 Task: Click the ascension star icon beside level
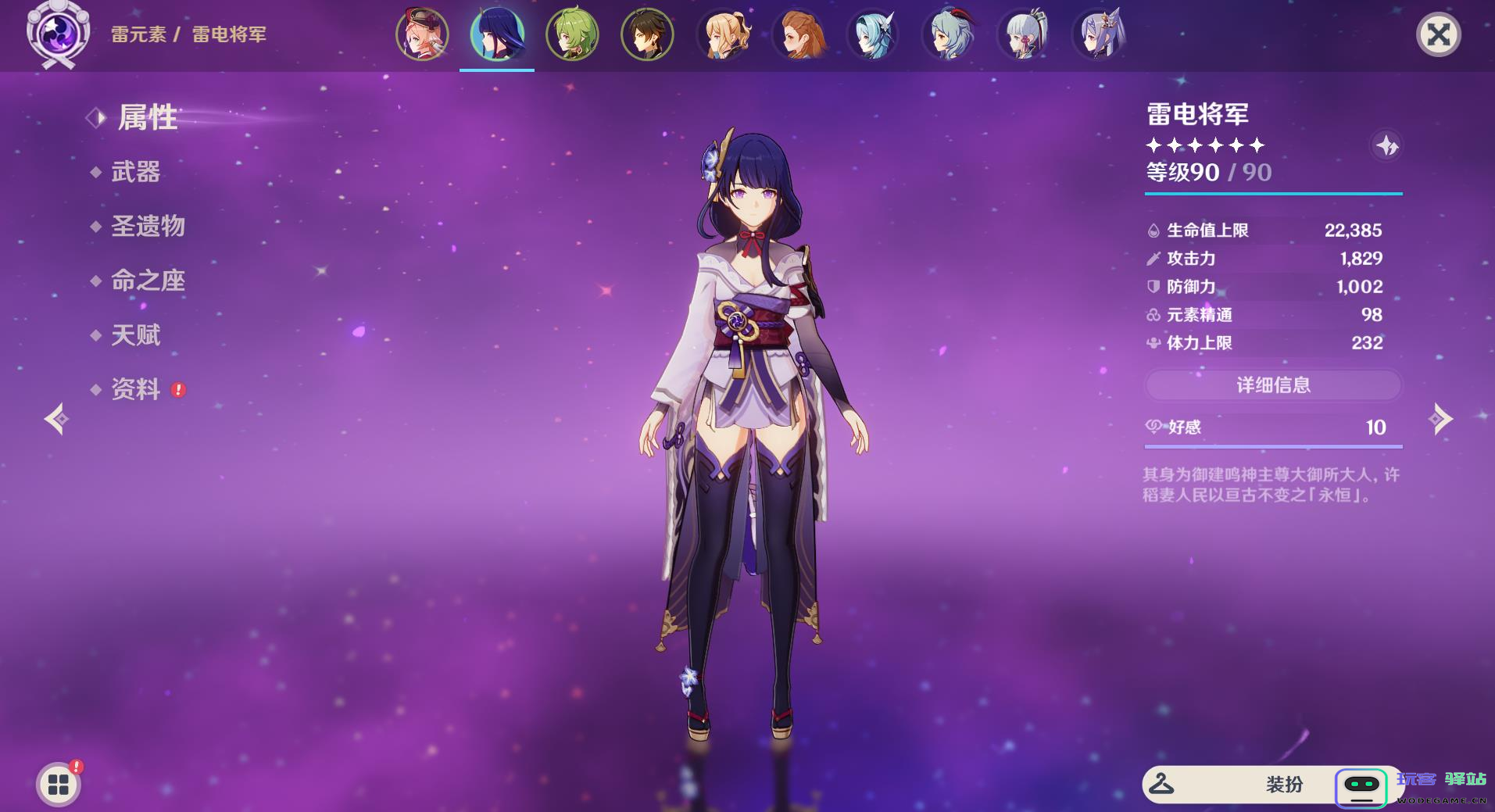point(1387,145)
